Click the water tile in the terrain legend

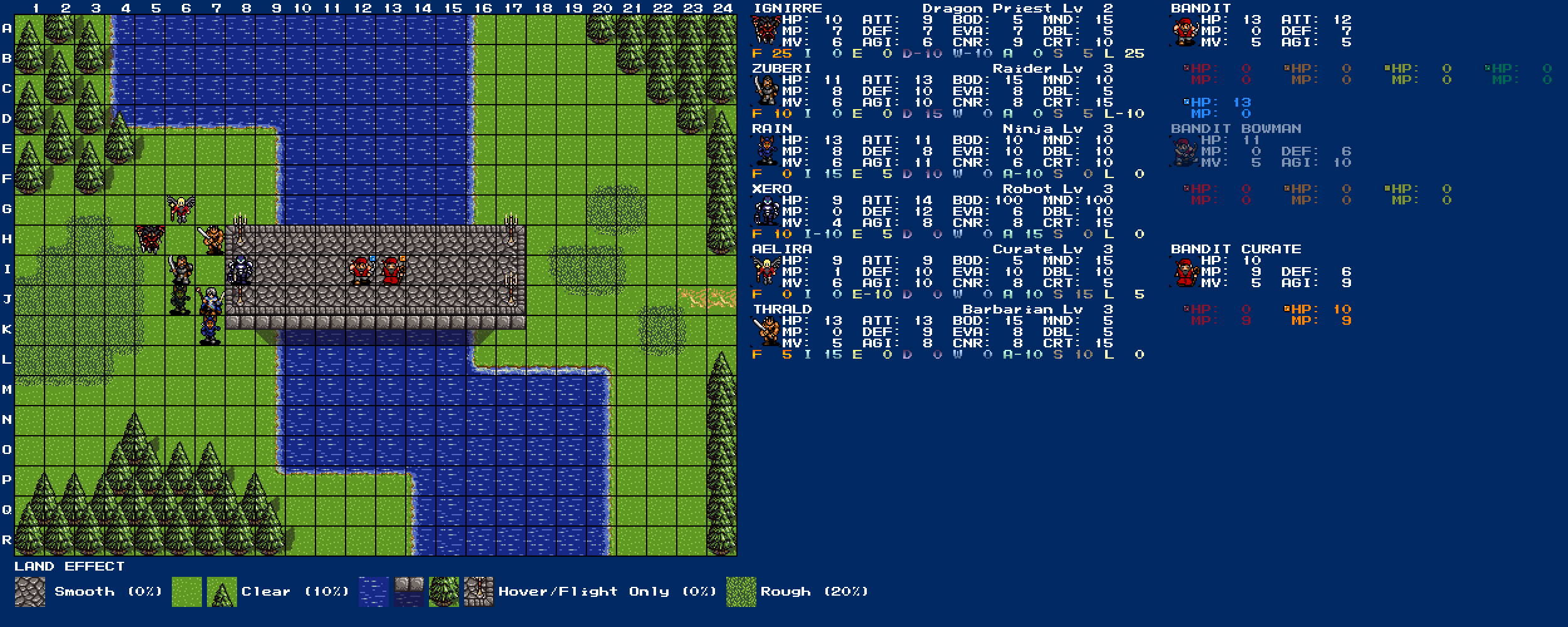374,592
